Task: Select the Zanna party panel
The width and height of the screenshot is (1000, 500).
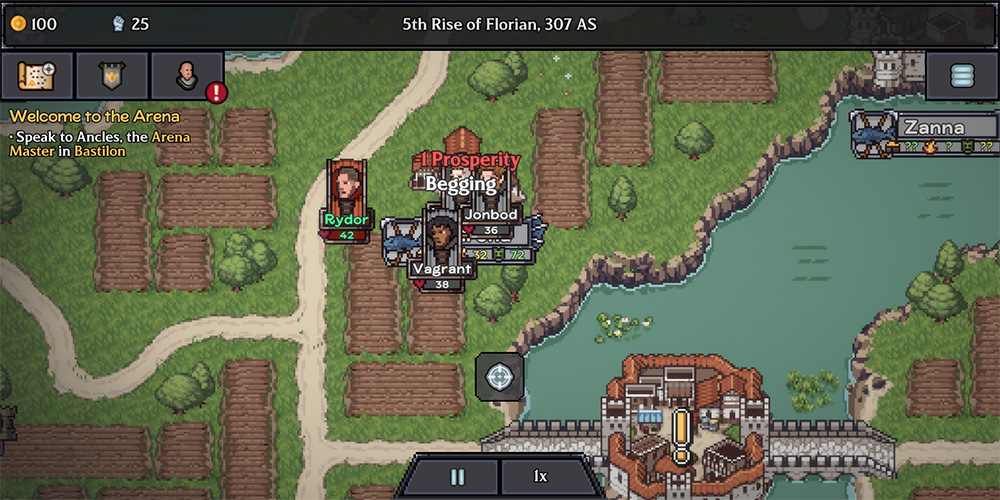Action: 923,135
